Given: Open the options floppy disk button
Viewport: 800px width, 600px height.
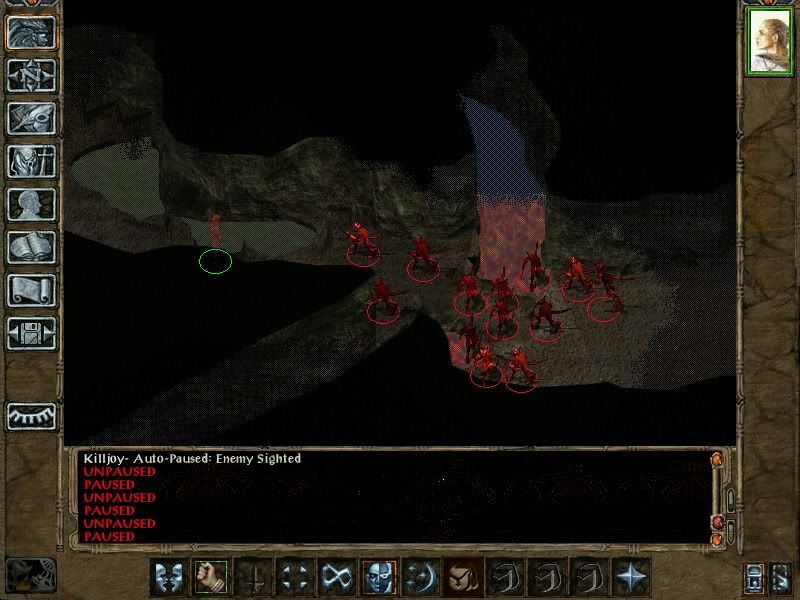Looking at the screenshot, I should pyautogui.click(x=31, y=333).
